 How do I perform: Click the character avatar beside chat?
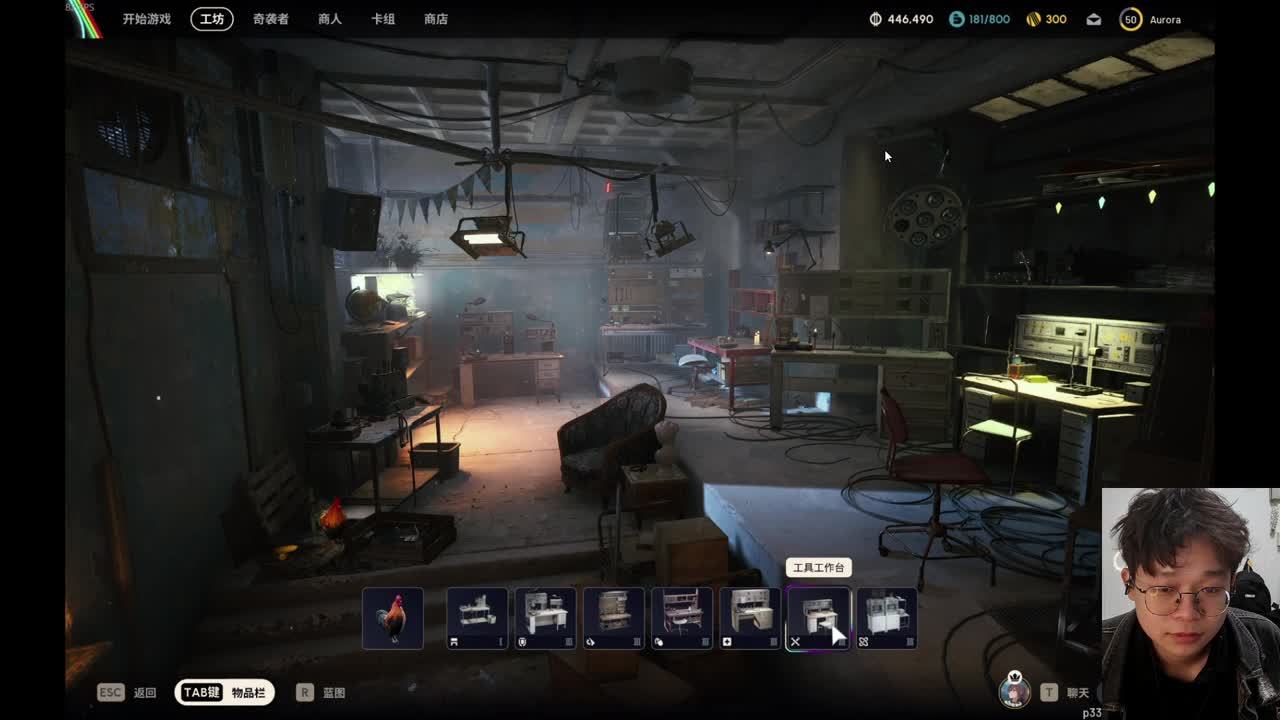(x=1015, y=691)
